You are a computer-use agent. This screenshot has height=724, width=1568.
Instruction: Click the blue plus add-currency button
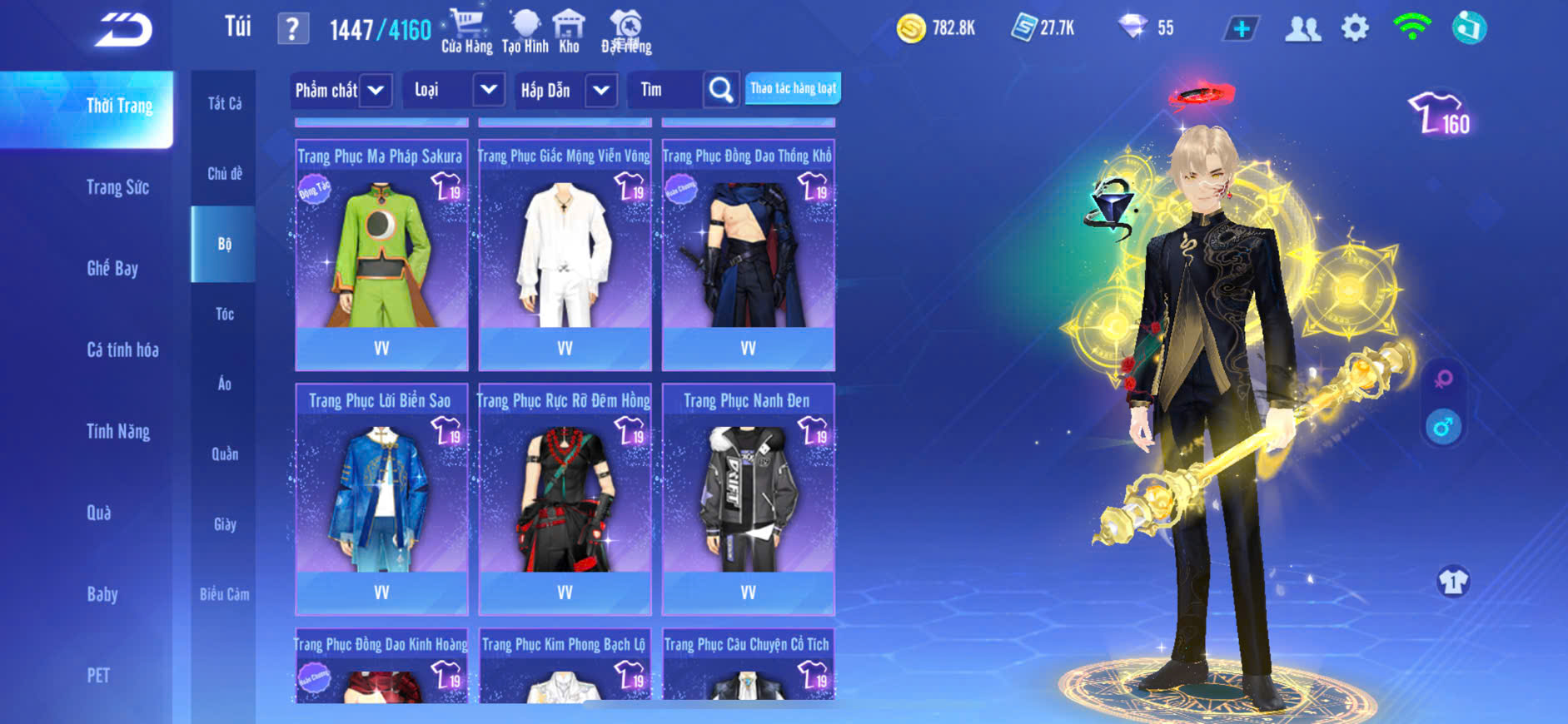(1241, 29)
